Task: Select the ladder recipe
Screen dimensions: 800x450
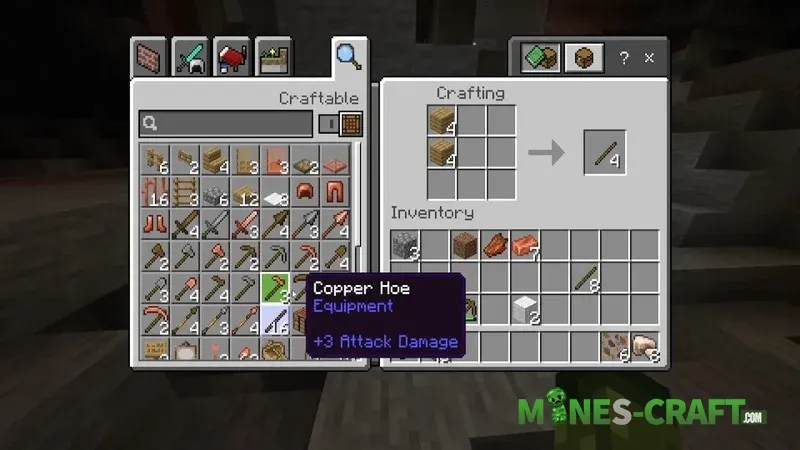Action: [185, 191]
